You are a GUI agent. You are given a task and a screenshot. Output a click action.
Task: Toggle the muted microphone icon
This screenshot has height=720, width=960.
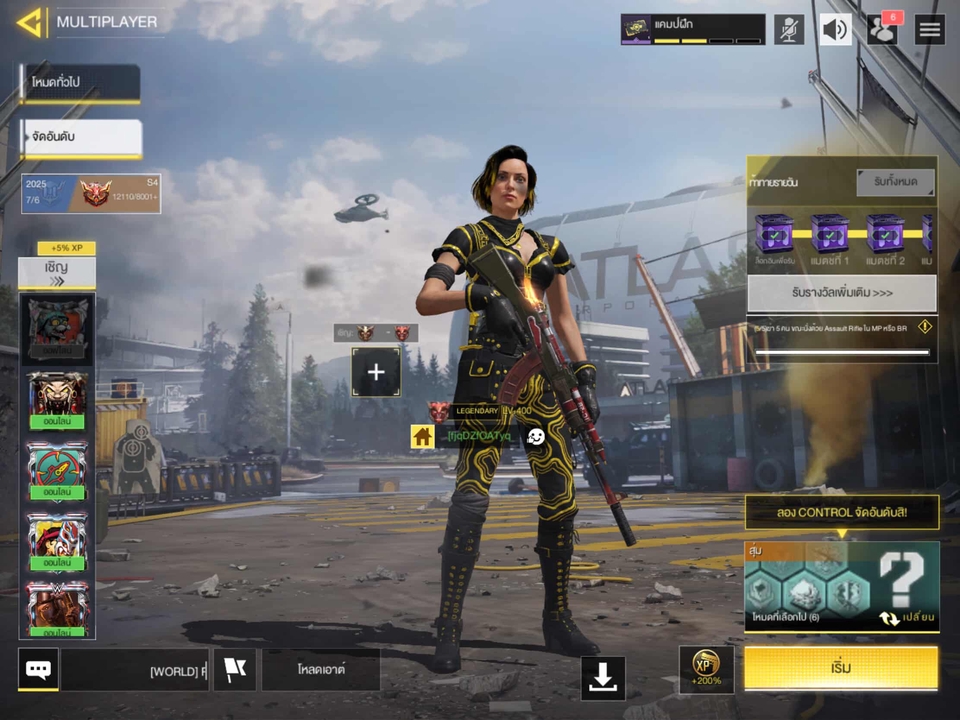pyautogui.click(x=789, y=29)
